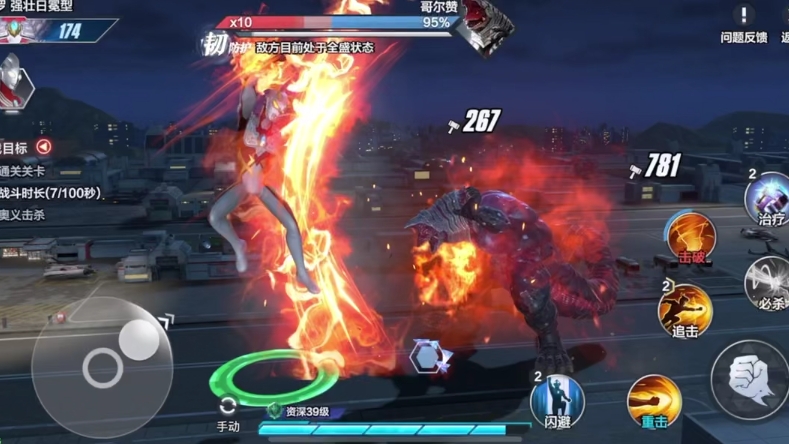Trigger the 必杀 ultimate skill
789x444 pixels.
pos(770,283)
